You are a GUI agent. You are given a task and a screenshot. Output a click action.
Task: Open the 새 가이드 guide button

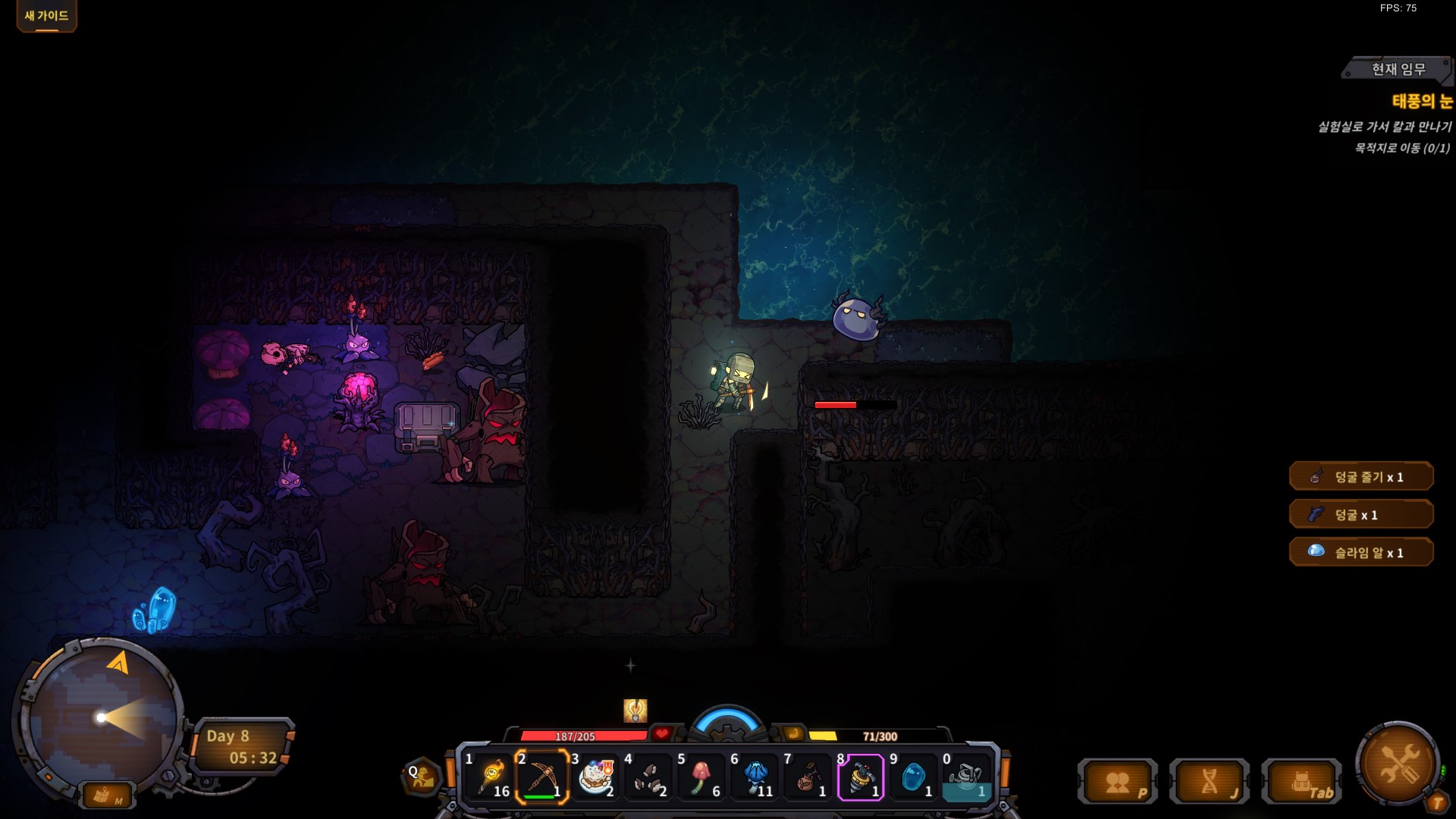pos(46,16)
